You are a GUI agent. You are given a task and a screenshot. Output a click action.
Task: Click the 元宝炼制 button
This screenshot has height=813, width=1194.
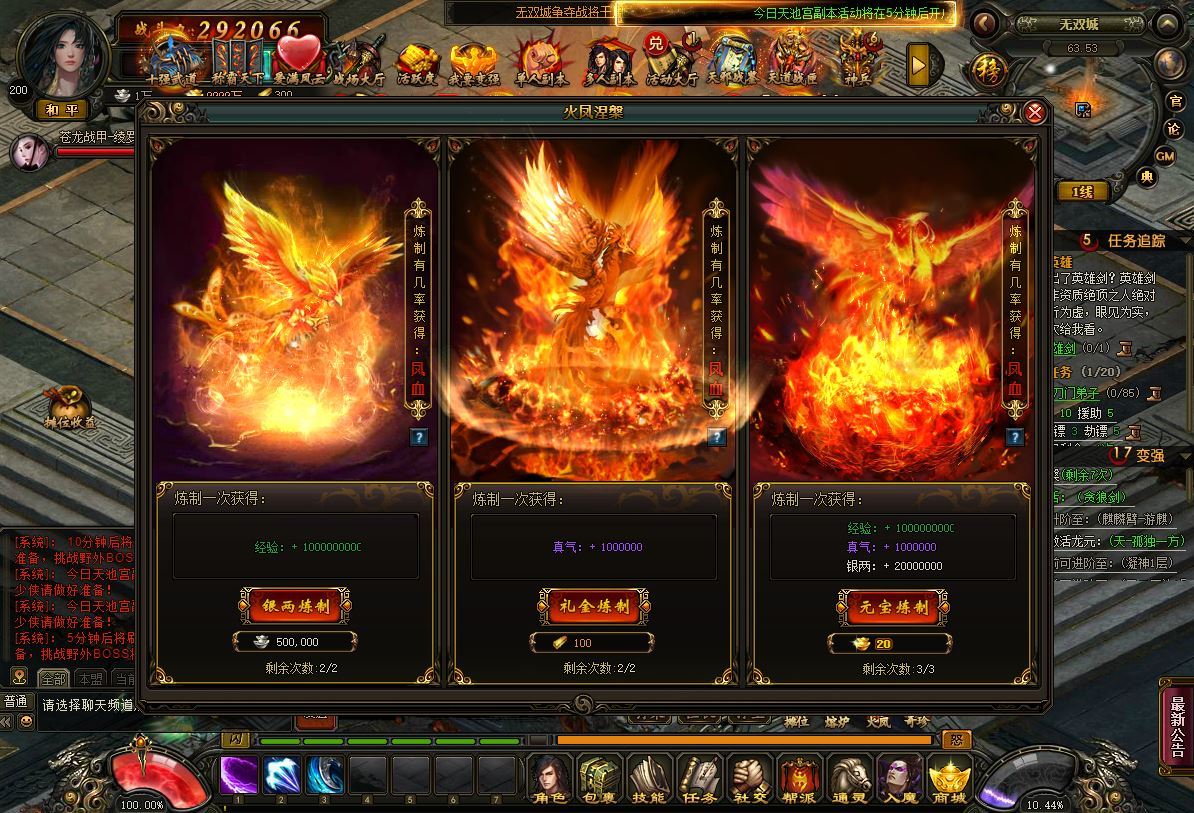coord(893,606)
